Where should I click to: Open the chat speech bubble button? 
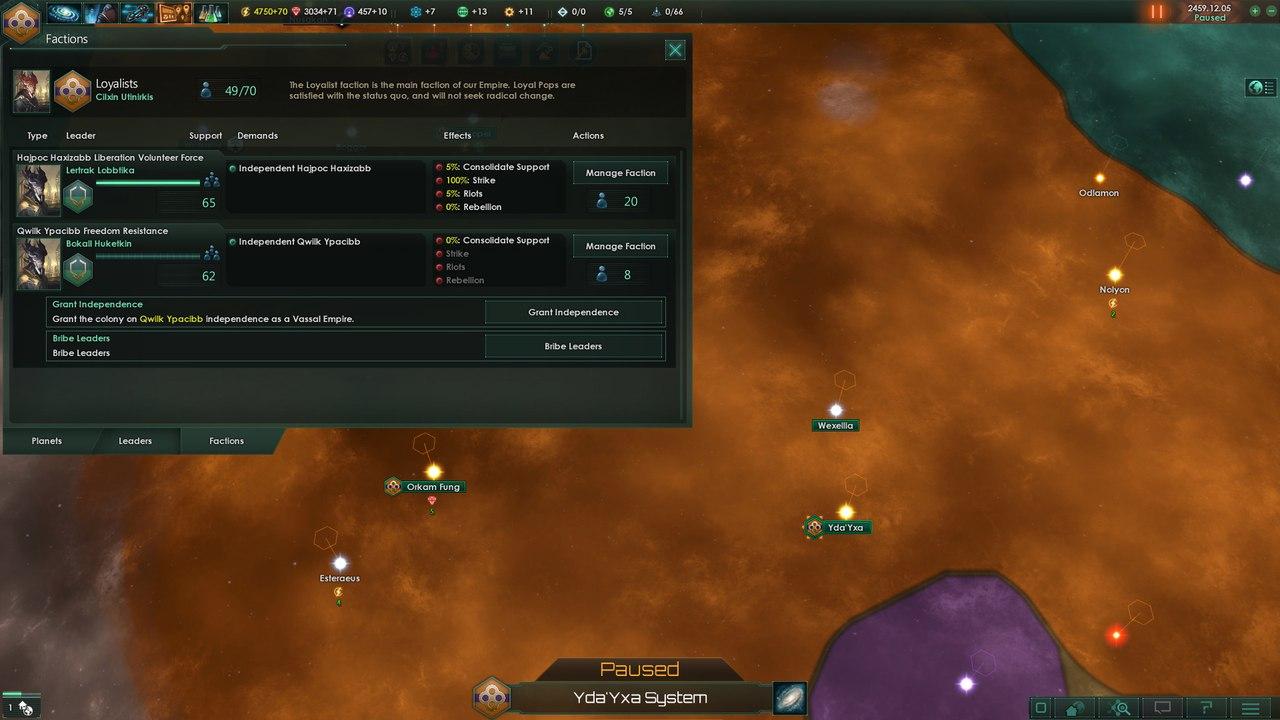[x=1163, y=708]
